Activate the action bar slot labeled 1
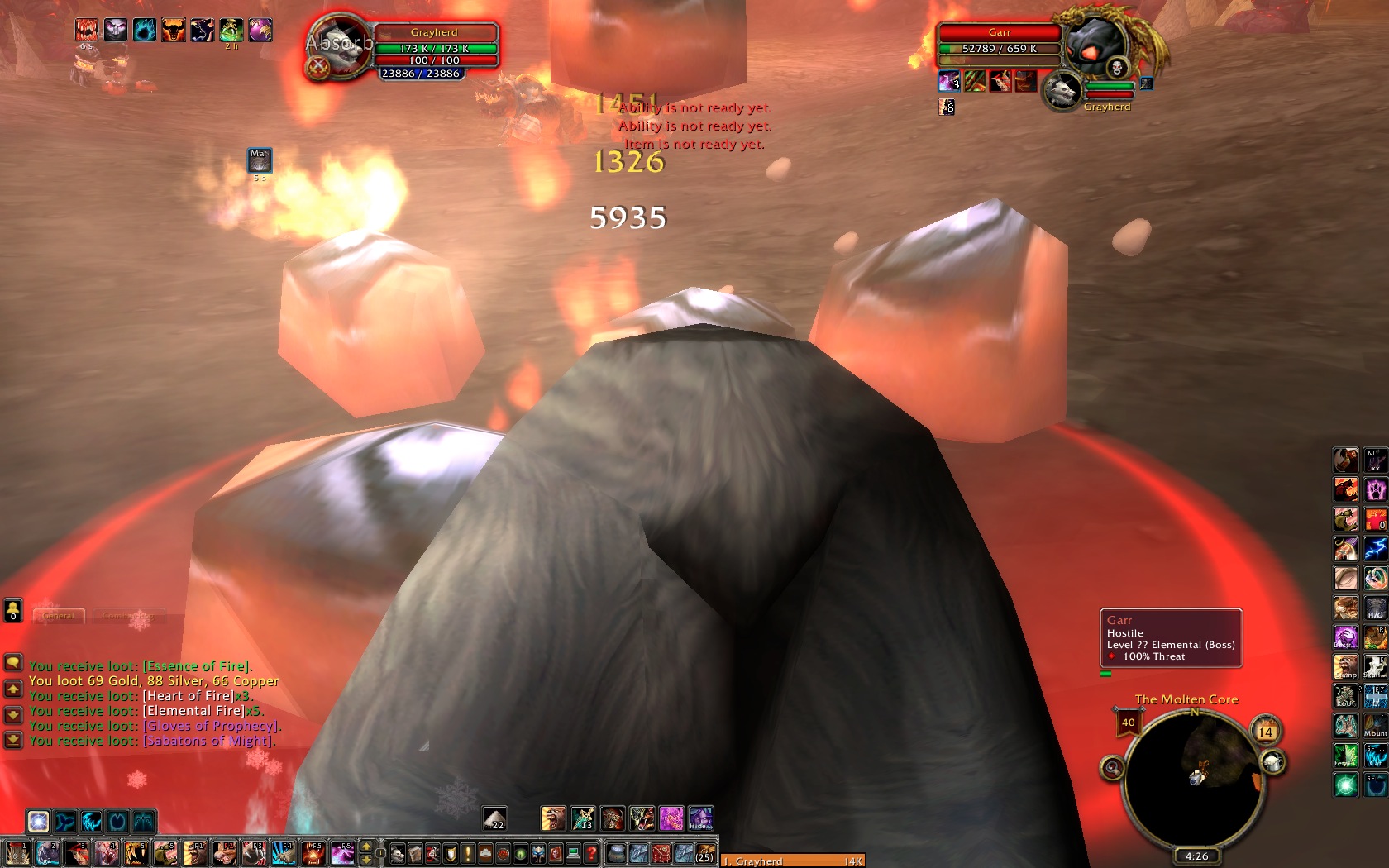 [17, 853]
